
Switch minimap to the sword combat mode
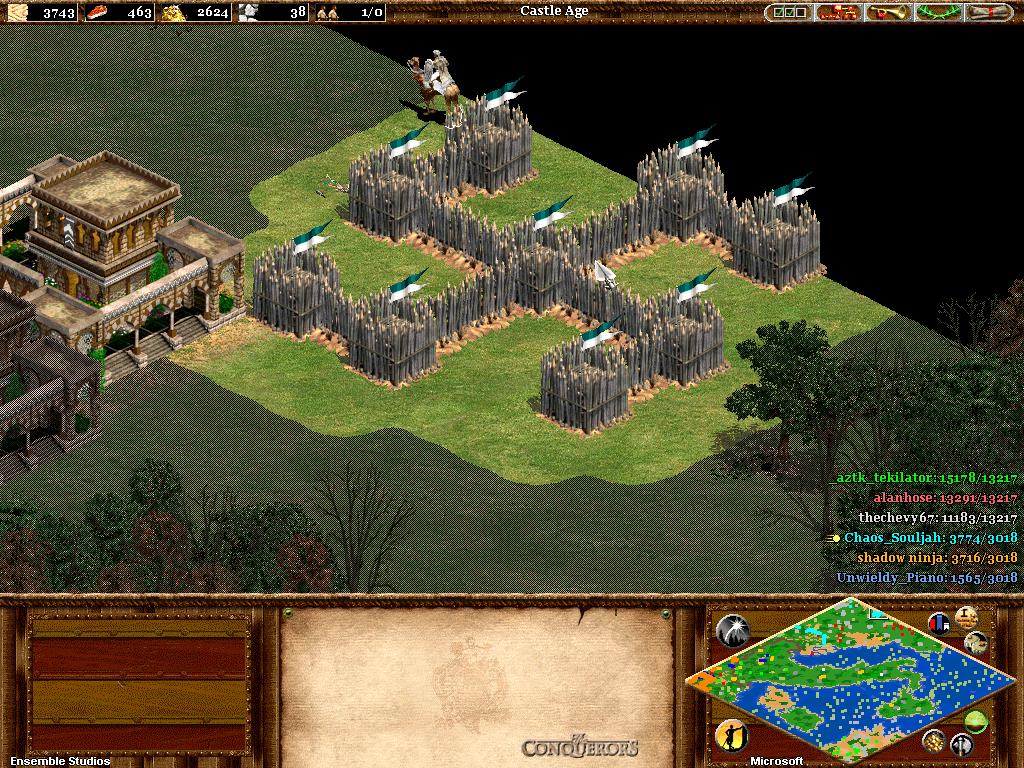coord(962,744)
